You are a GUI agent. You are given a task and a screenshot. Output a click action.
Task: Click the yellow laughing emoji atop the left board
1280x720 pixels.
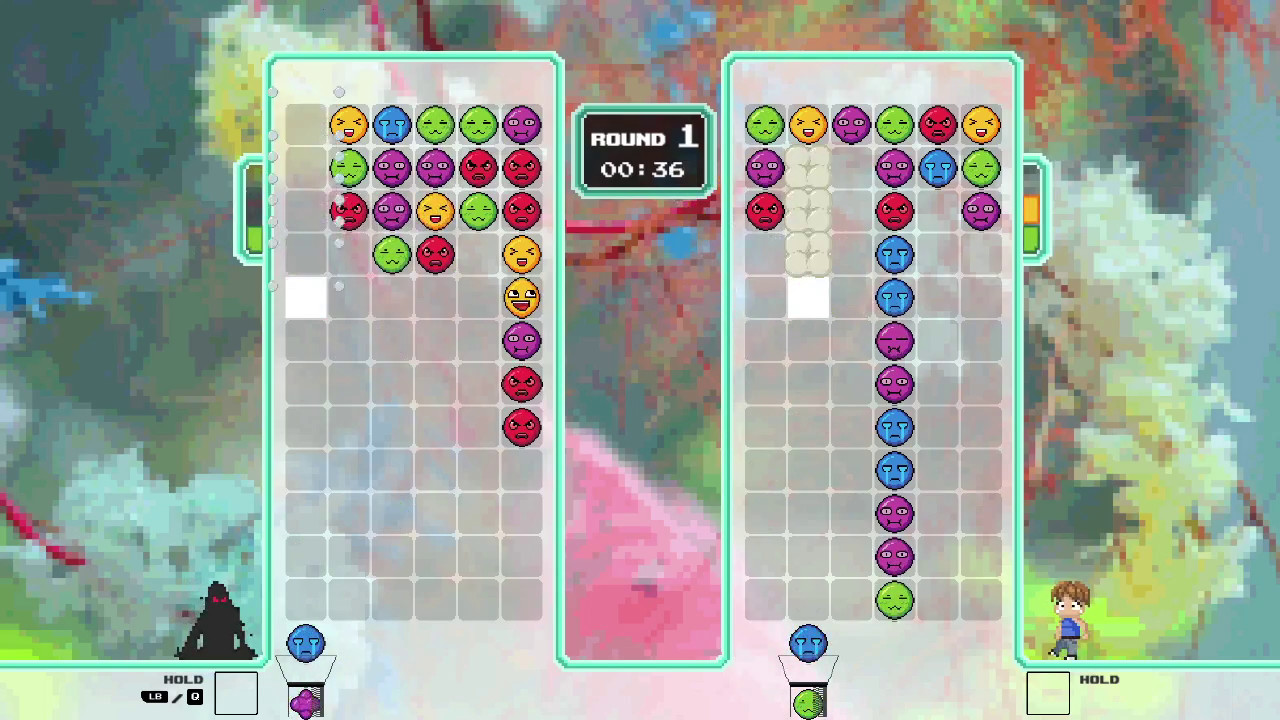pyautogui.click(x=350, y=124)
